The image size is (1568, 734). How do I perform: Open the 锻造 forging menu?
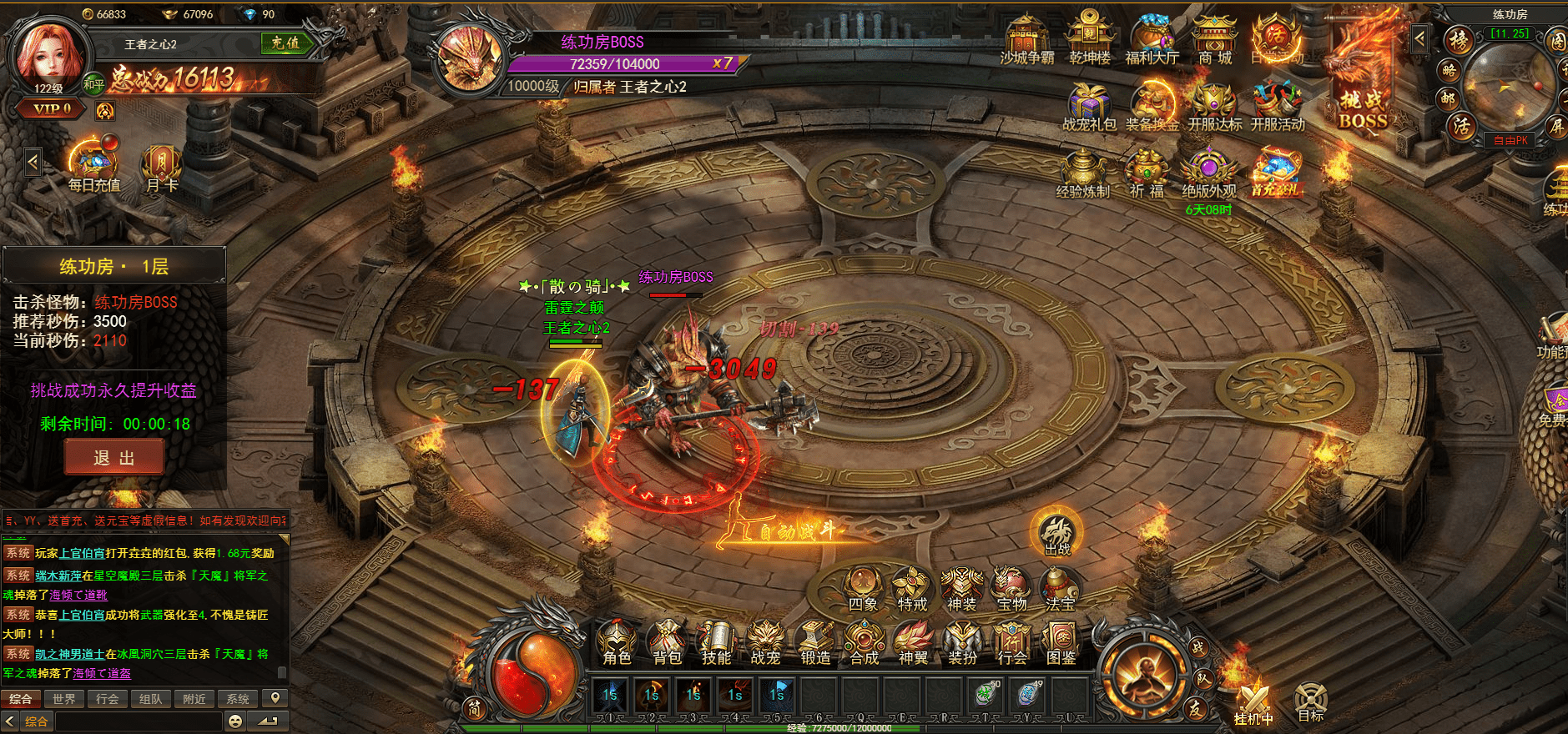815,643
